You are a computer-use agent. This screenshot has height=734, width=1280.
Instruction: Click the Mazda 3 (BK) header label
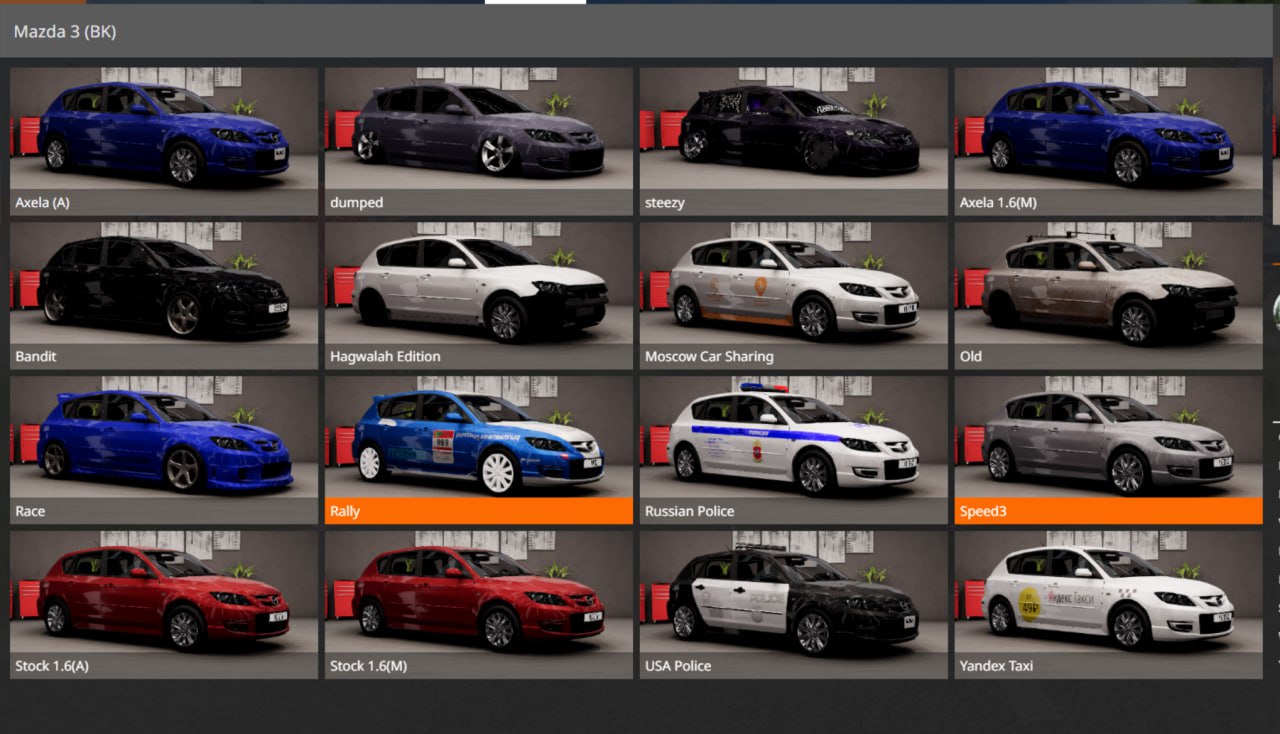coord(66,31)
